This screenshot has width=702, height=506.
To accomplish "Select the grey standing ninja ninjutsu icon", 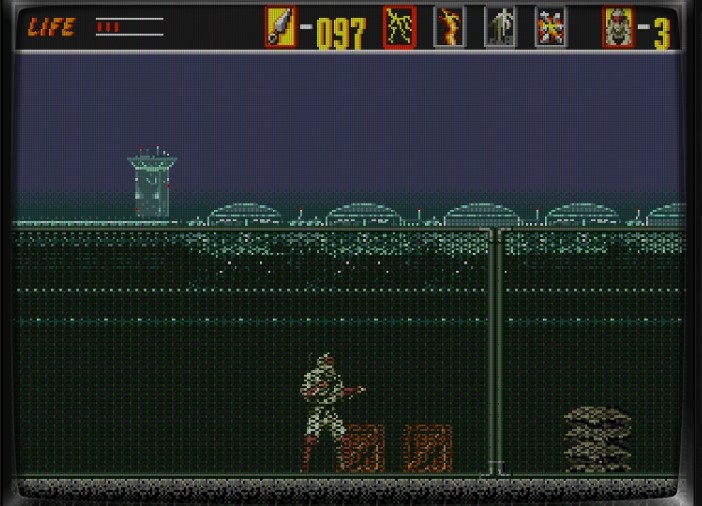I will click(x=499, y=27).
